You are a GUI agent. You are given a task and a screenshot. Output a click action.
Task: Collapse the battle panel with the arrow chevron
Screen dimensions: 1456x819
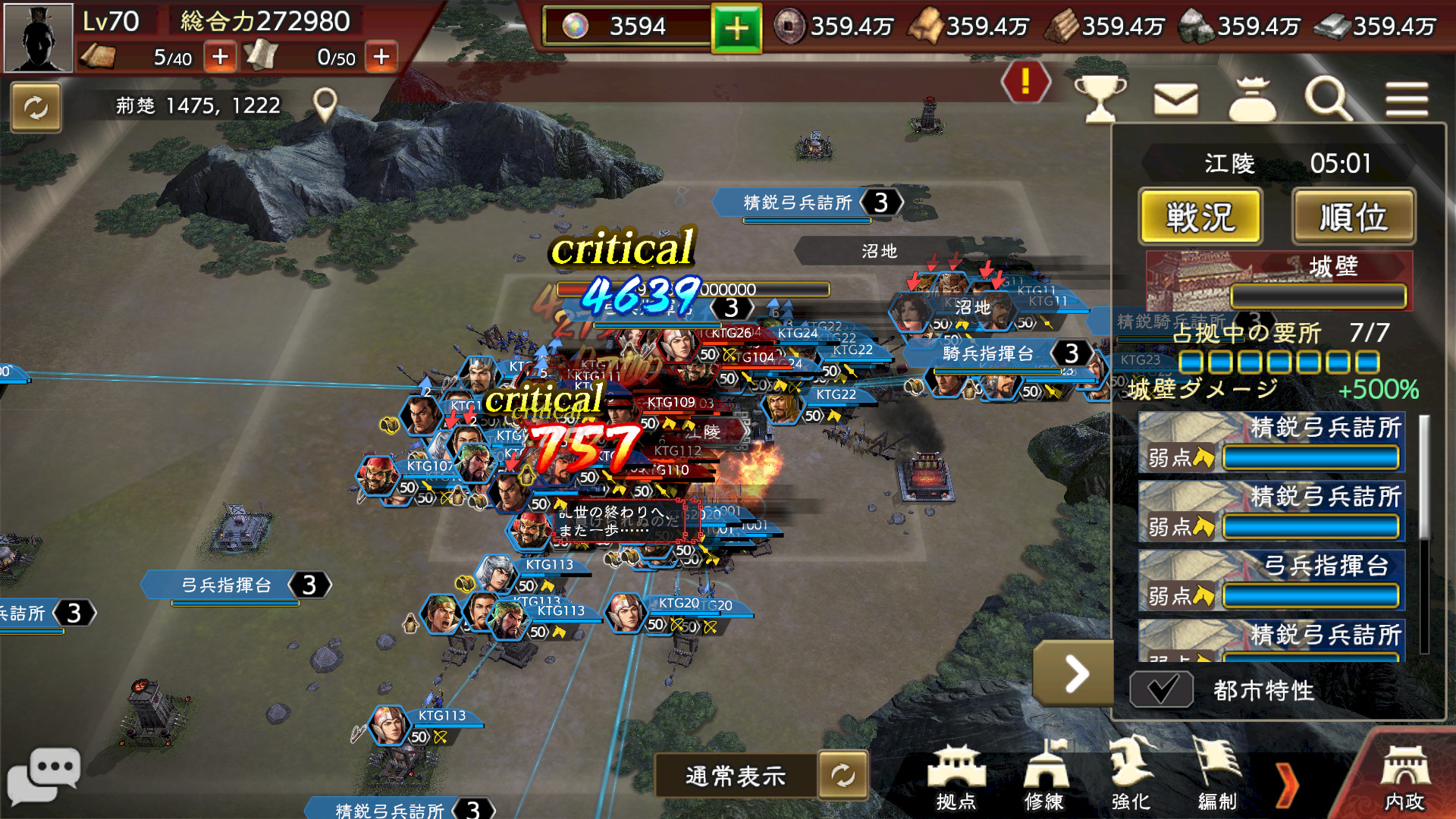tap(1073, 675)
